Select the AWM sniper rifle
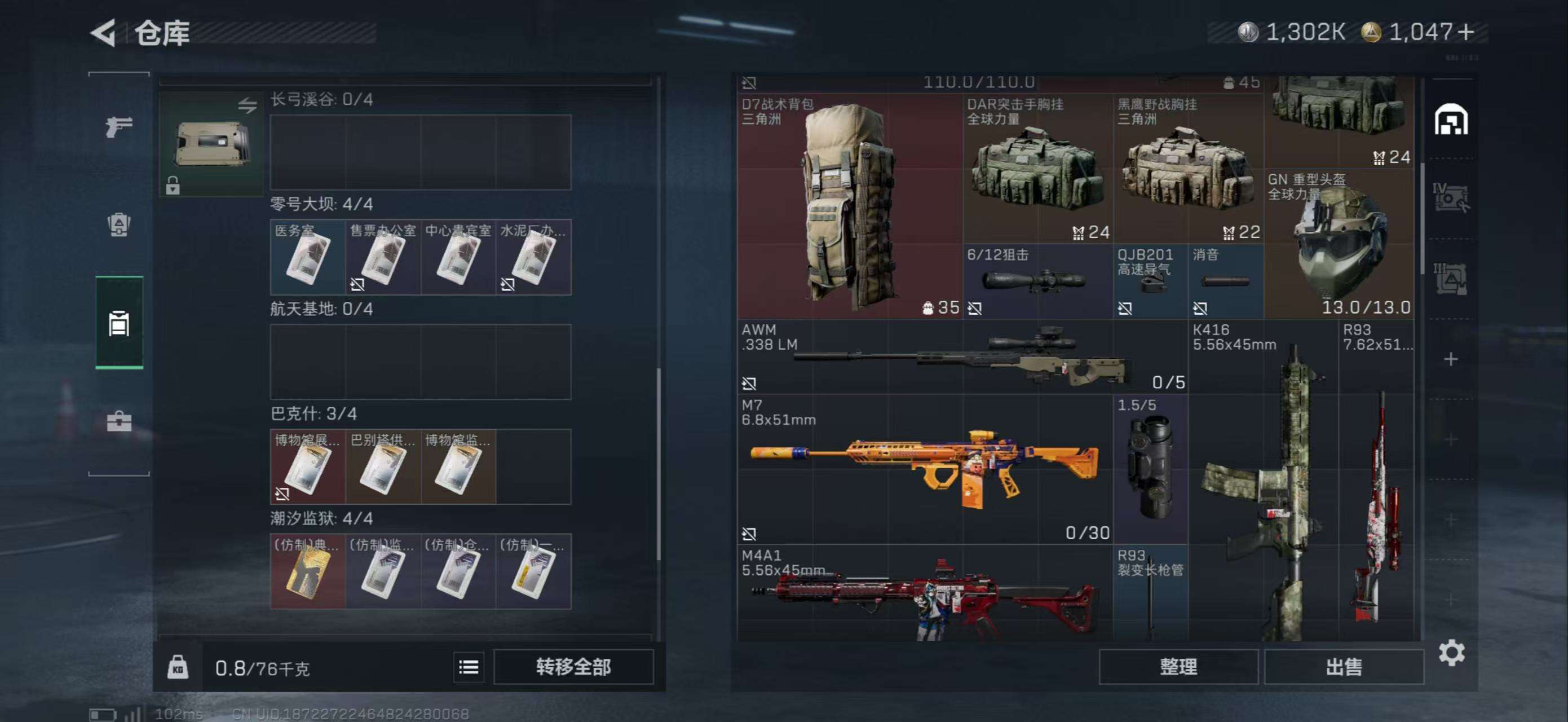The width and height of the screenshot is (1568, 722). 962,356
